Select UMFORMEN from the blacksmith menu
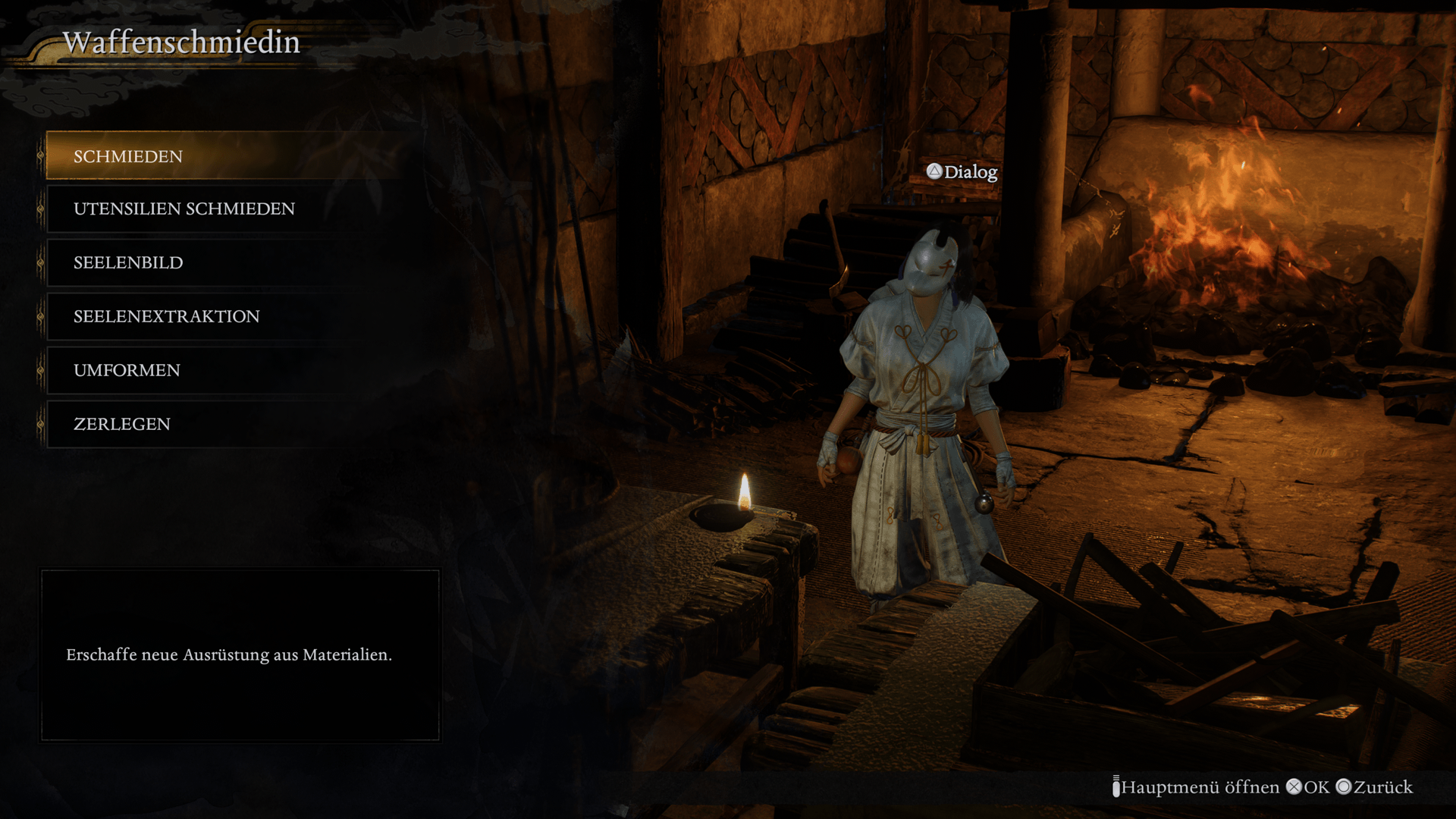The width and height of the screenshot is (1456, 819). (x=127, y=370)
